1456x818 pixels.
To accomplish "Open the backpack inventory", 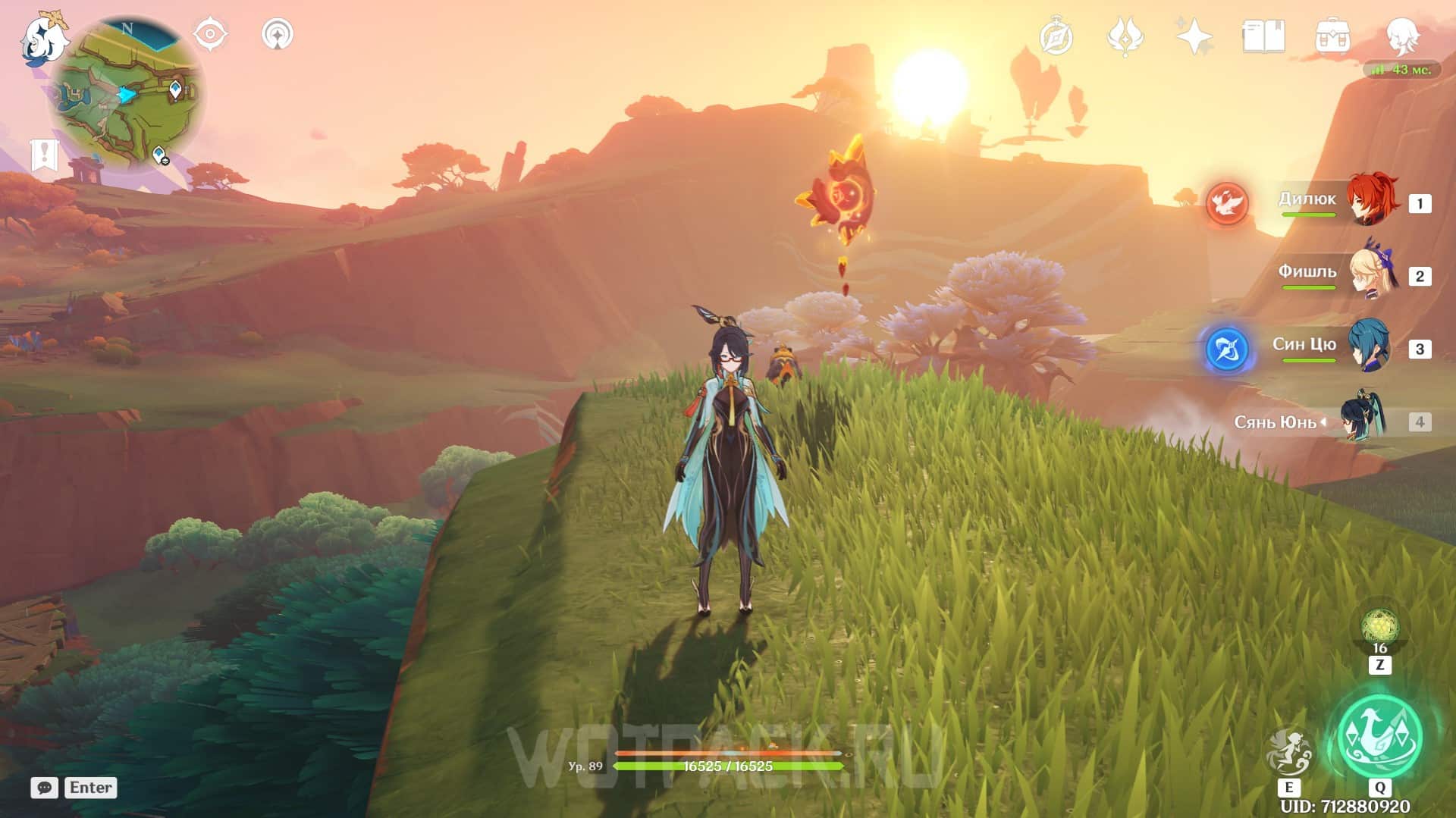I will point(1332,36).
